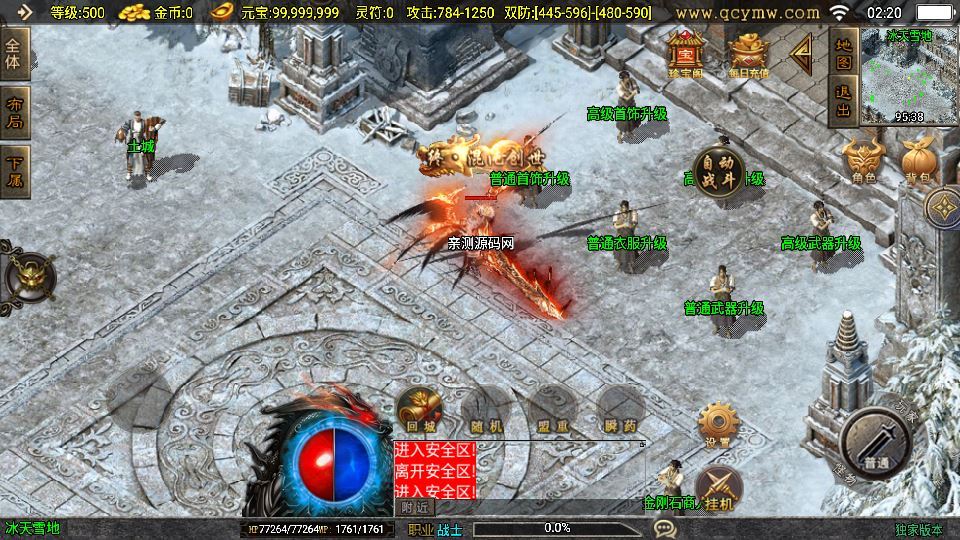Select the 下属 subordinates tab
The image size is (960, 540).
click(x=15, y=169)
